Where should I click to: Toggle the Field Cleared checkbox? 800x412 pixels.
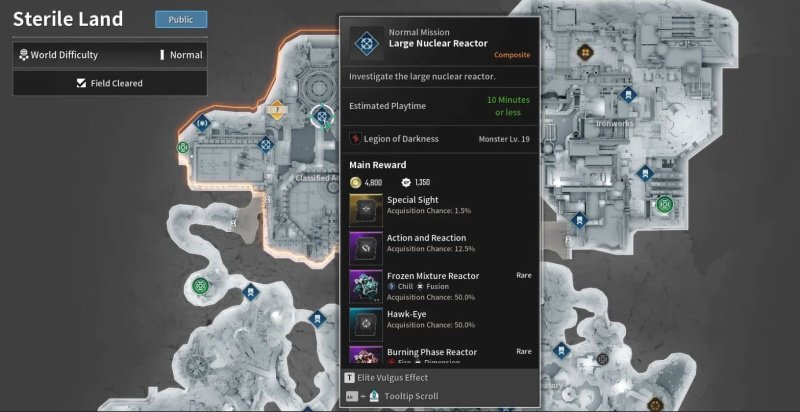[x=80, y=83]
